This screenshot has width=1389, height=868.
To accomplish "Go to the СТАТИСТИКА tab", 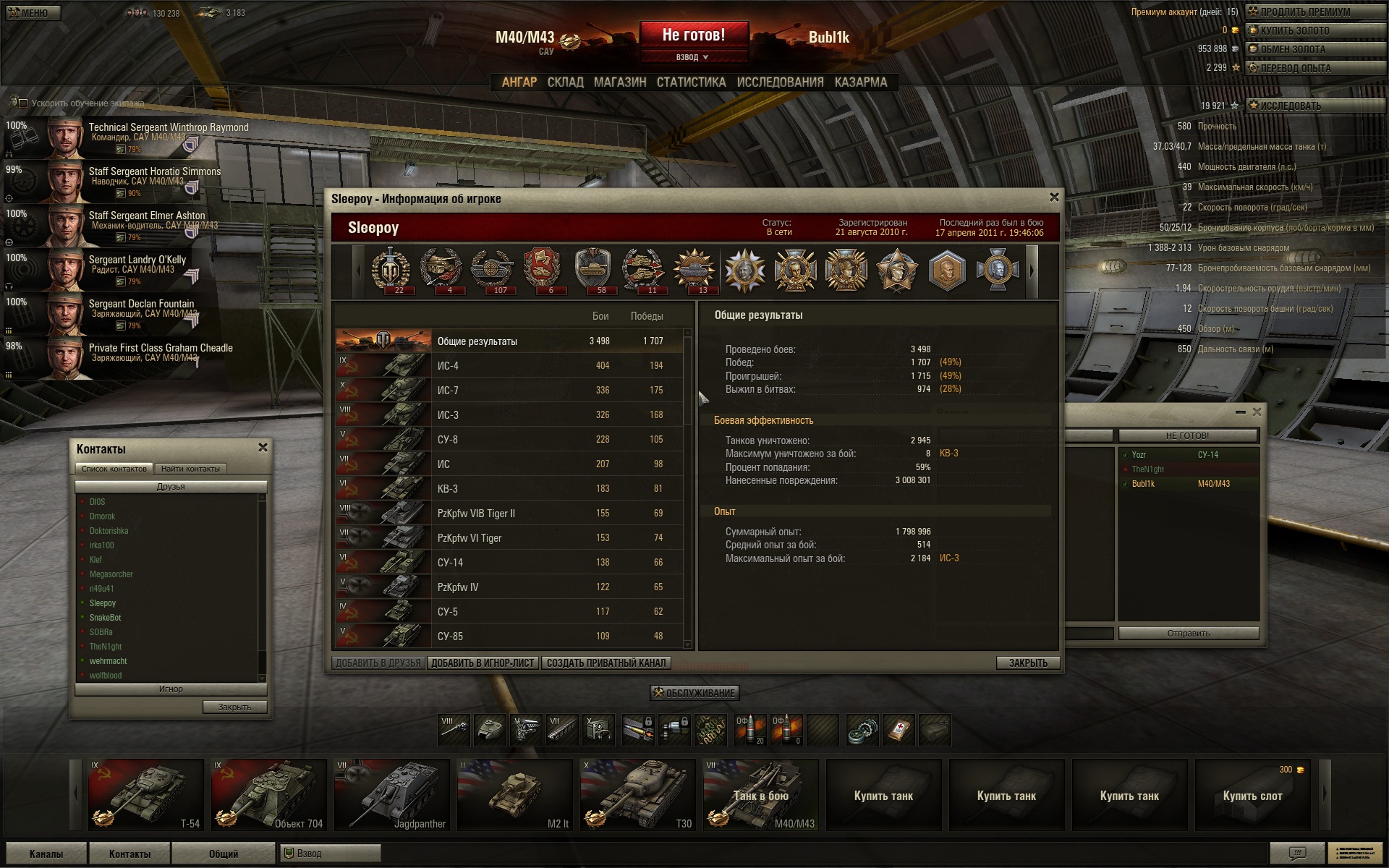I will (x=691, y=82).
